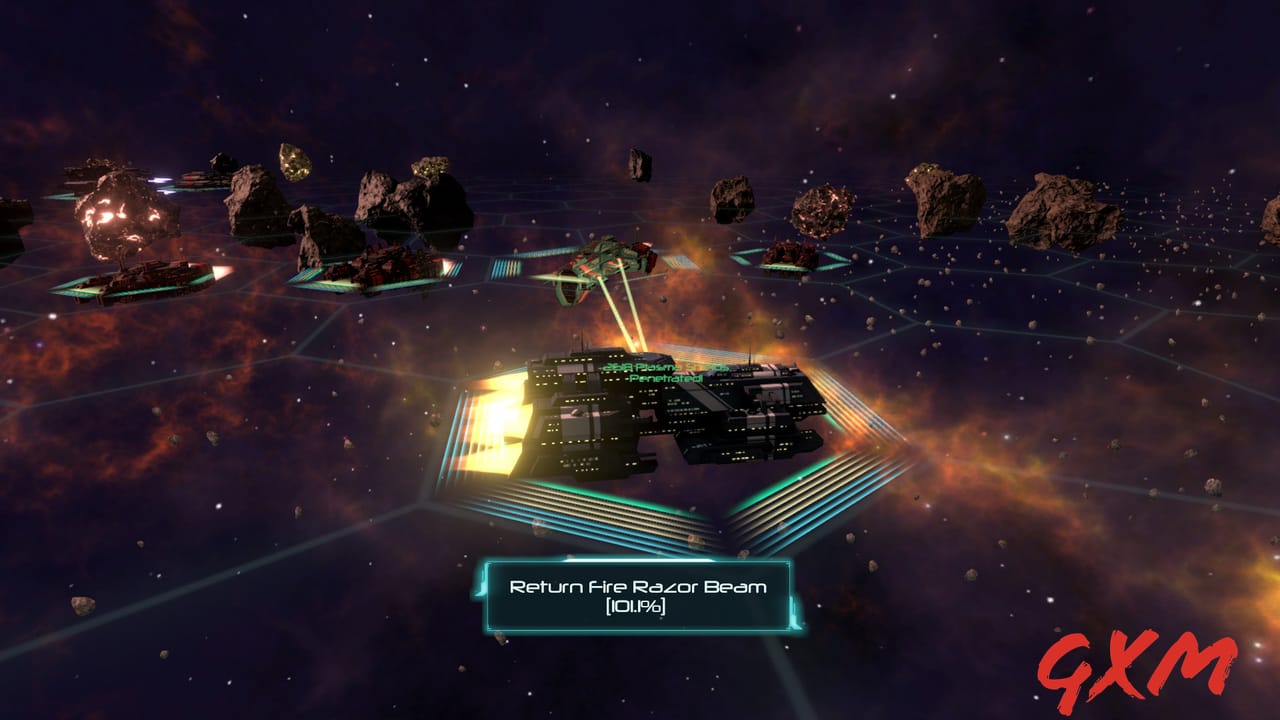Click the red enemy ship near center-left

(x=380, y=265)
